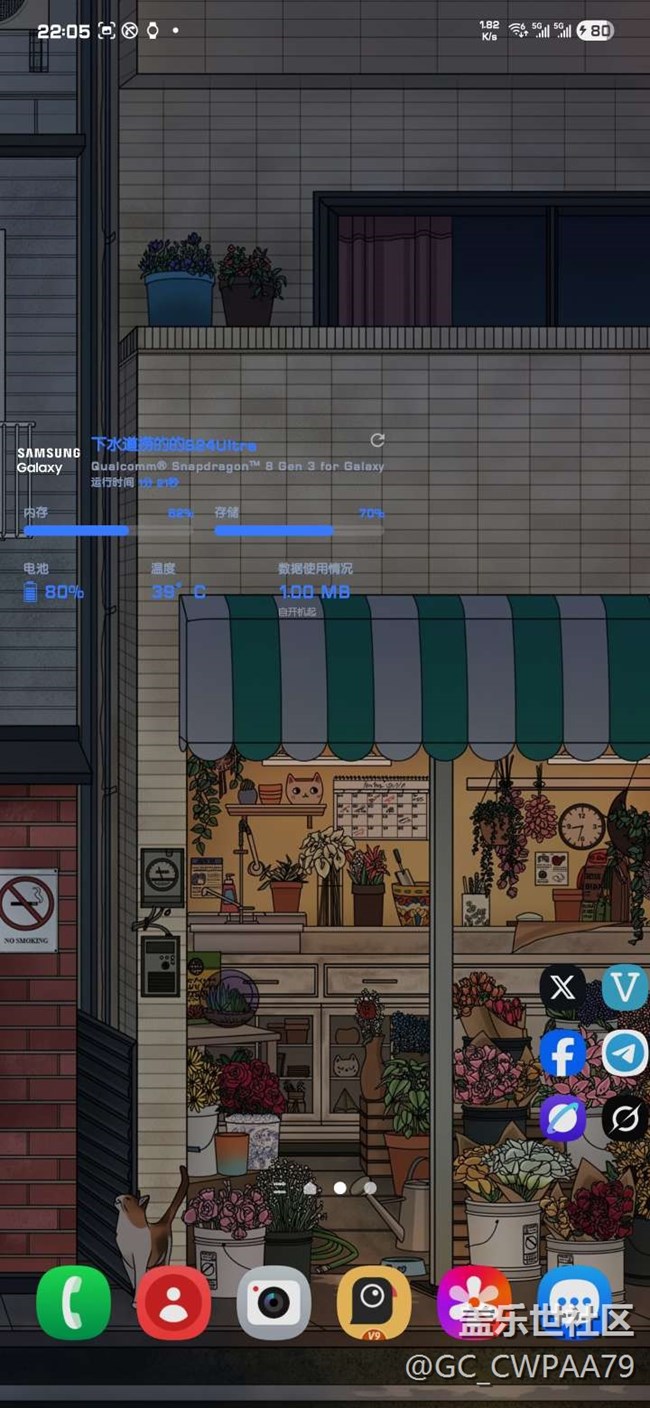Open the red Contacts app
This screenshot has height=1408, width=650.
(x=173, y=1302)
